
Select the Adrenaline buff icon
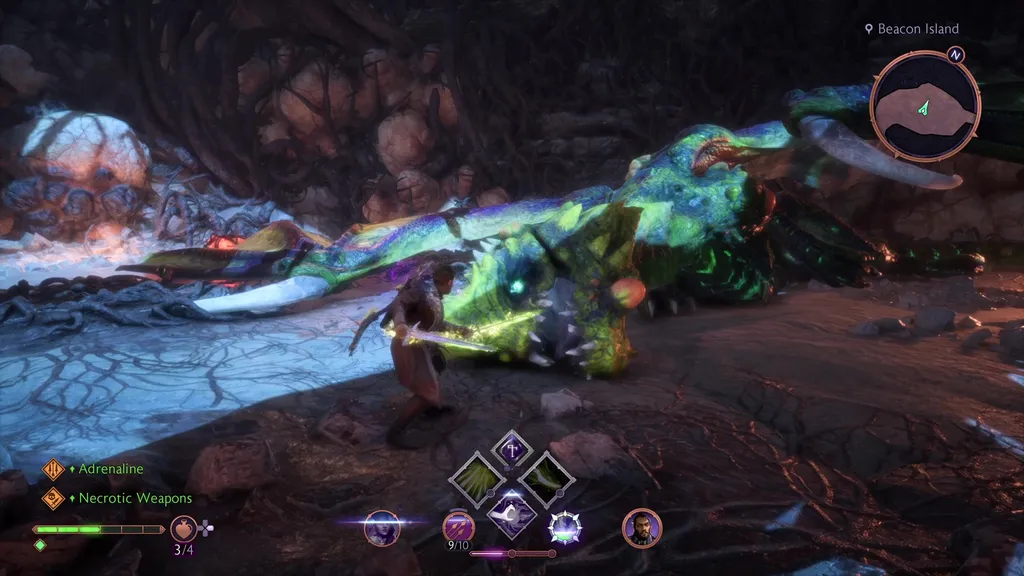(53, 469)
